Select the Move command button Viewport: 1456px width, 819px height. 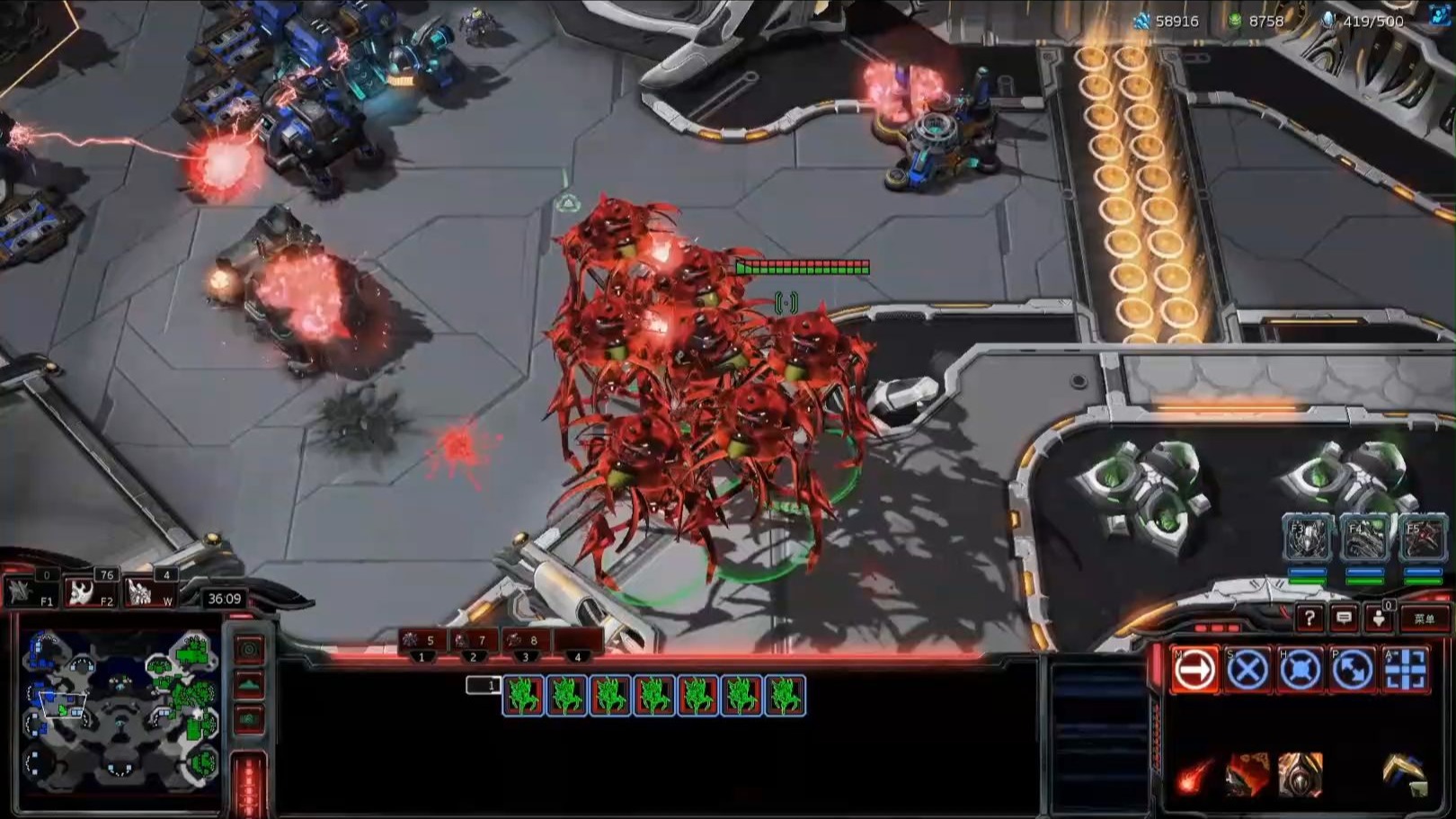tap(1194, 670)
